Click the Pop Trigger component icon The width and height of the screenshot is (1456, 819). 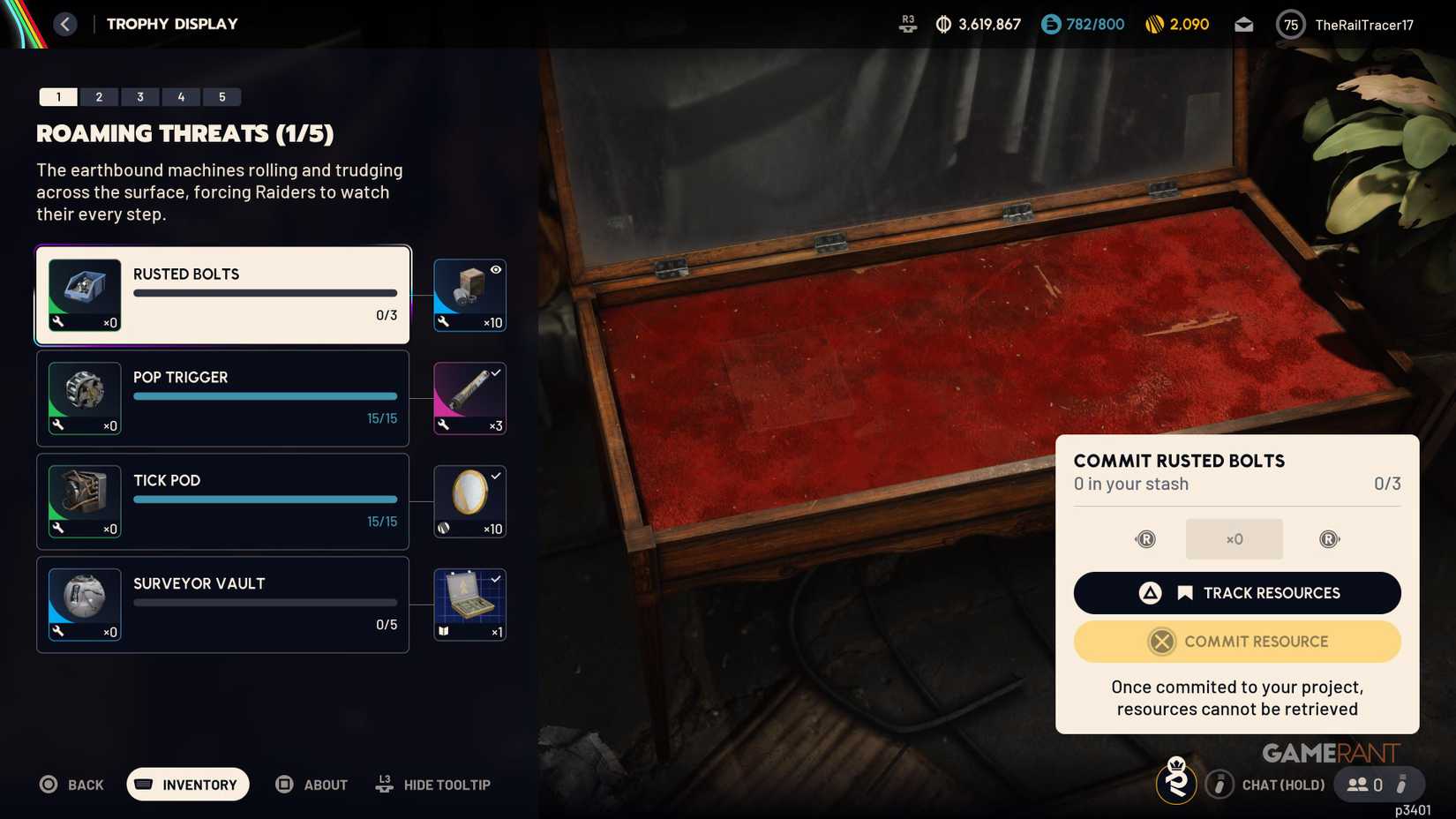84,397
